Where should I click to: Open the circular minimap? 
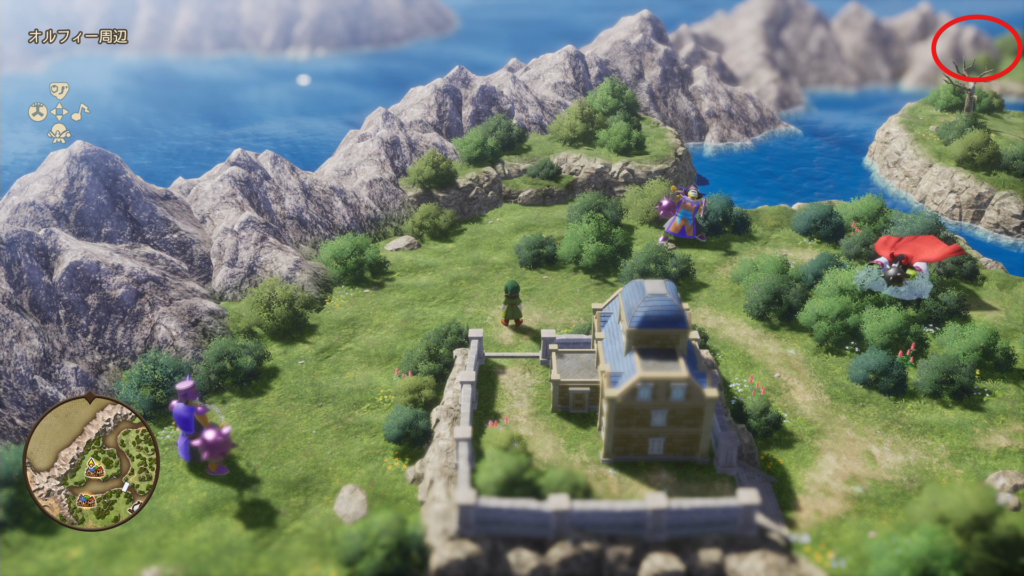(x=91, y=462)
